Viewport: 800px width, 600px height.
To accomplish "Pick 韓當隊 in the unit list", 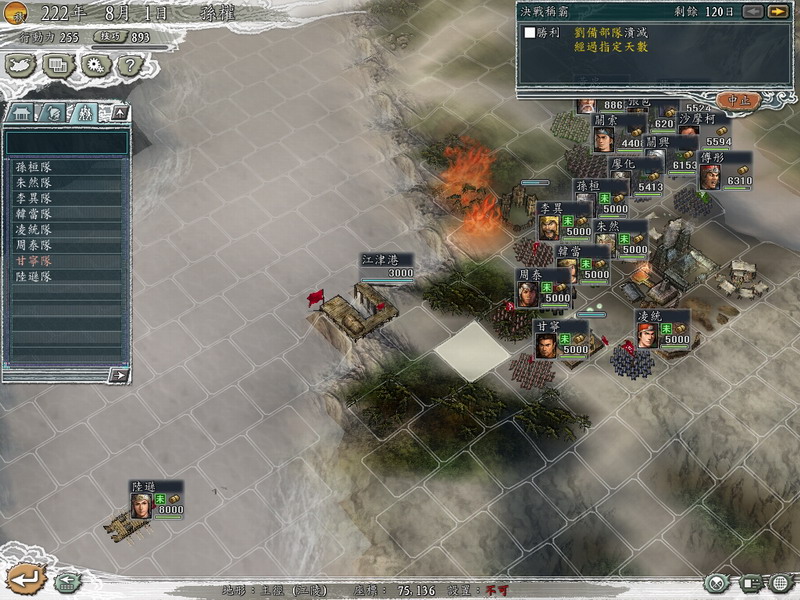I will coord(33,214).
